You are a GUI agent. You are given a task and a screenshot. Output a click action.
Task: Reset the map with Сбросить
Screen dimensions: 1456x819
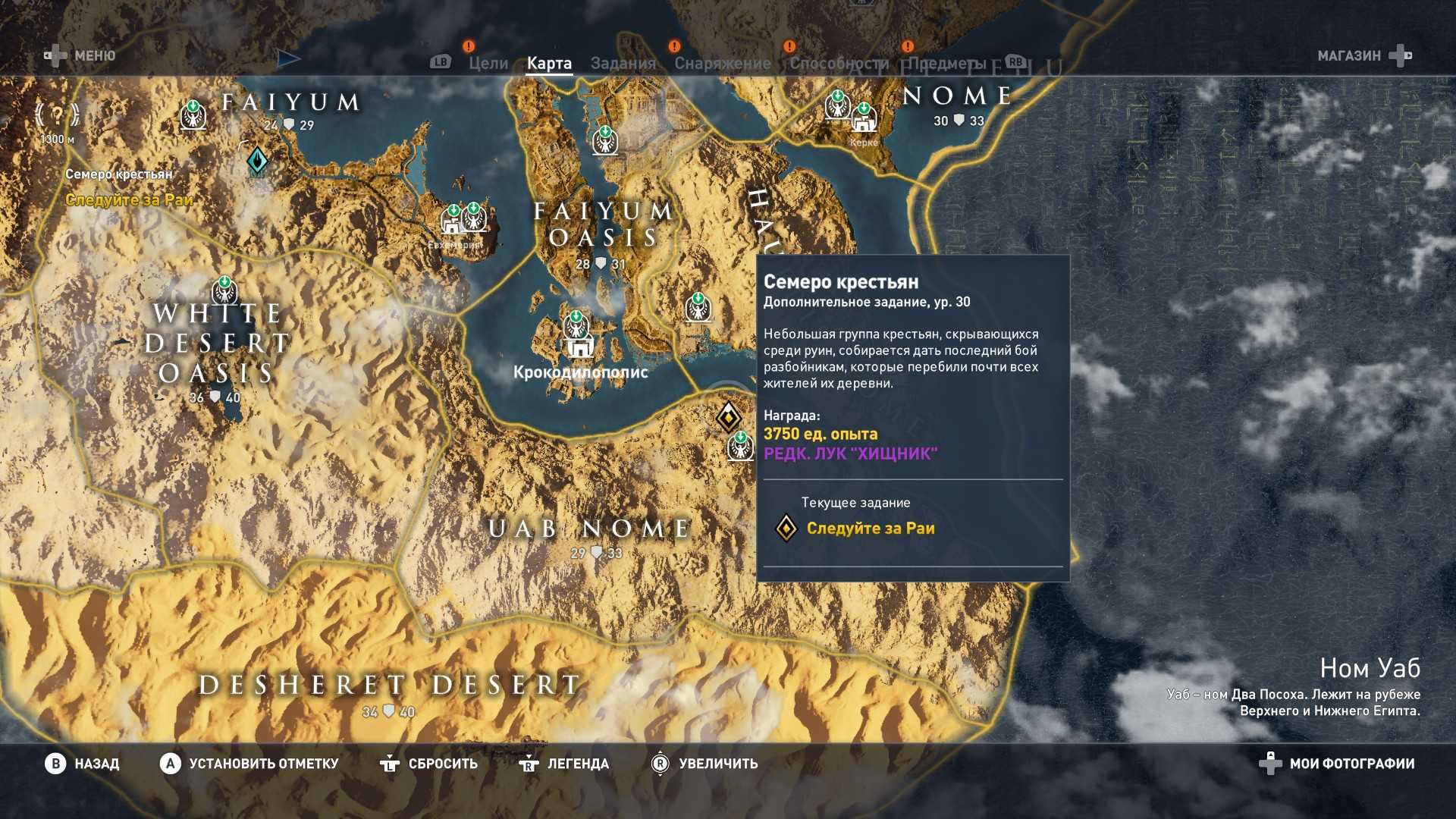pyautogui.click(x=428, y=764)
